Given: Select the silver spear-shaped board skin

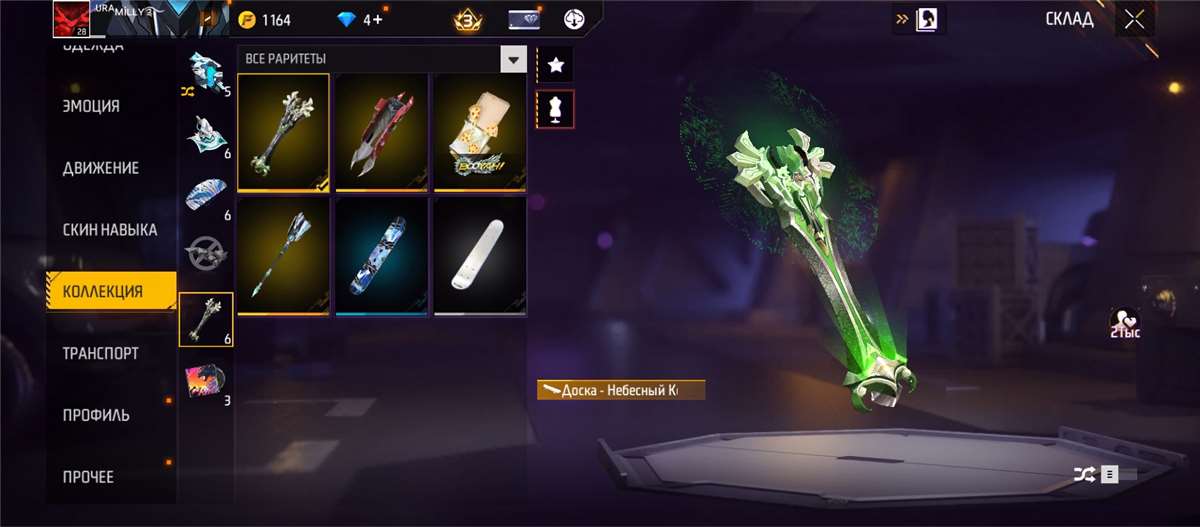Looking at the screenshot, I should coord(283,255).
